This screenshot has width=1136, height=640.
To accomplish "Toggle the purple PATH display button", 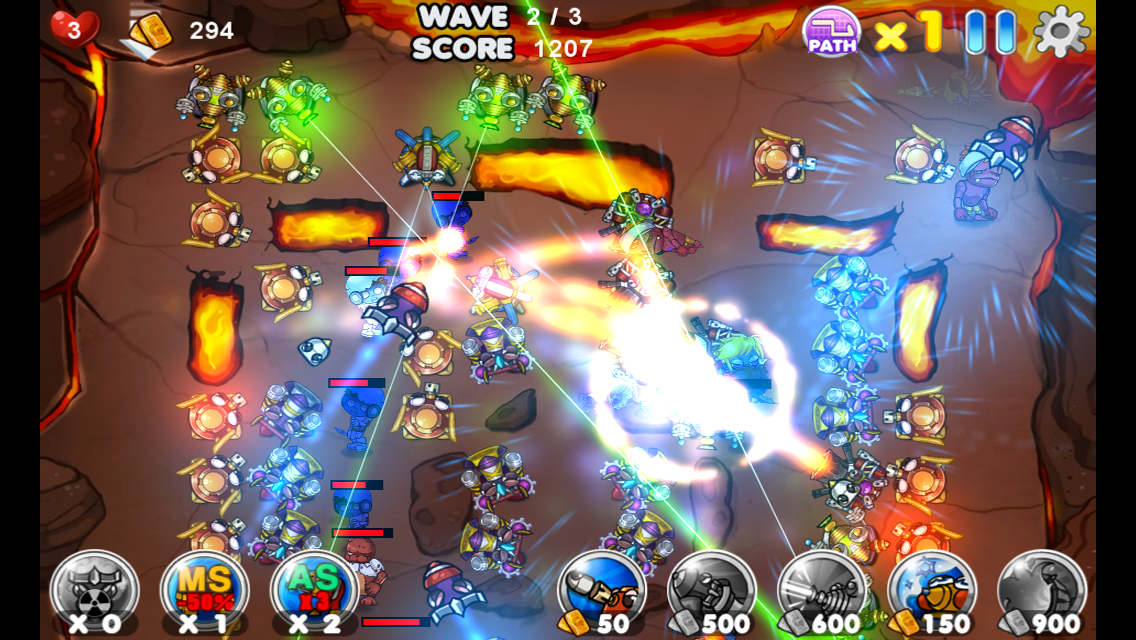I will [x=831, y=32].
